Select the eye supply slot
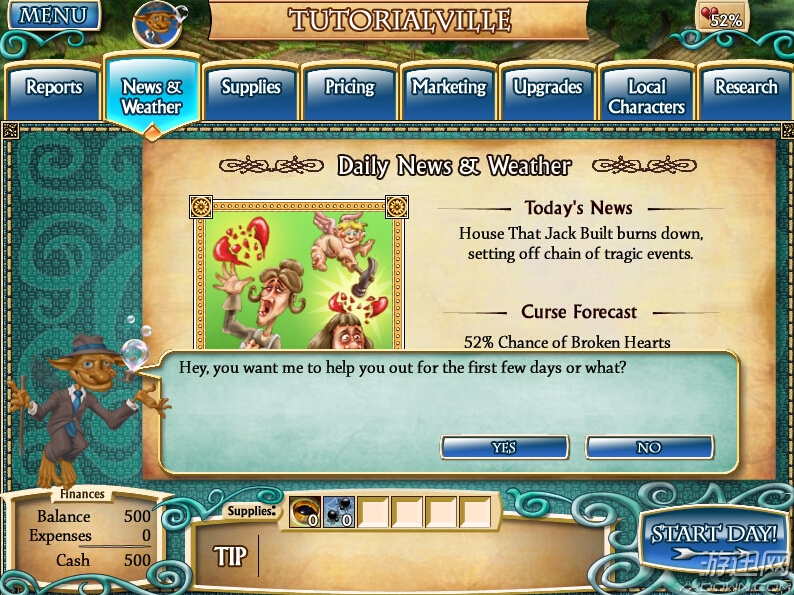The width and height of the screenshot is (794, 595). click(305, 513)
